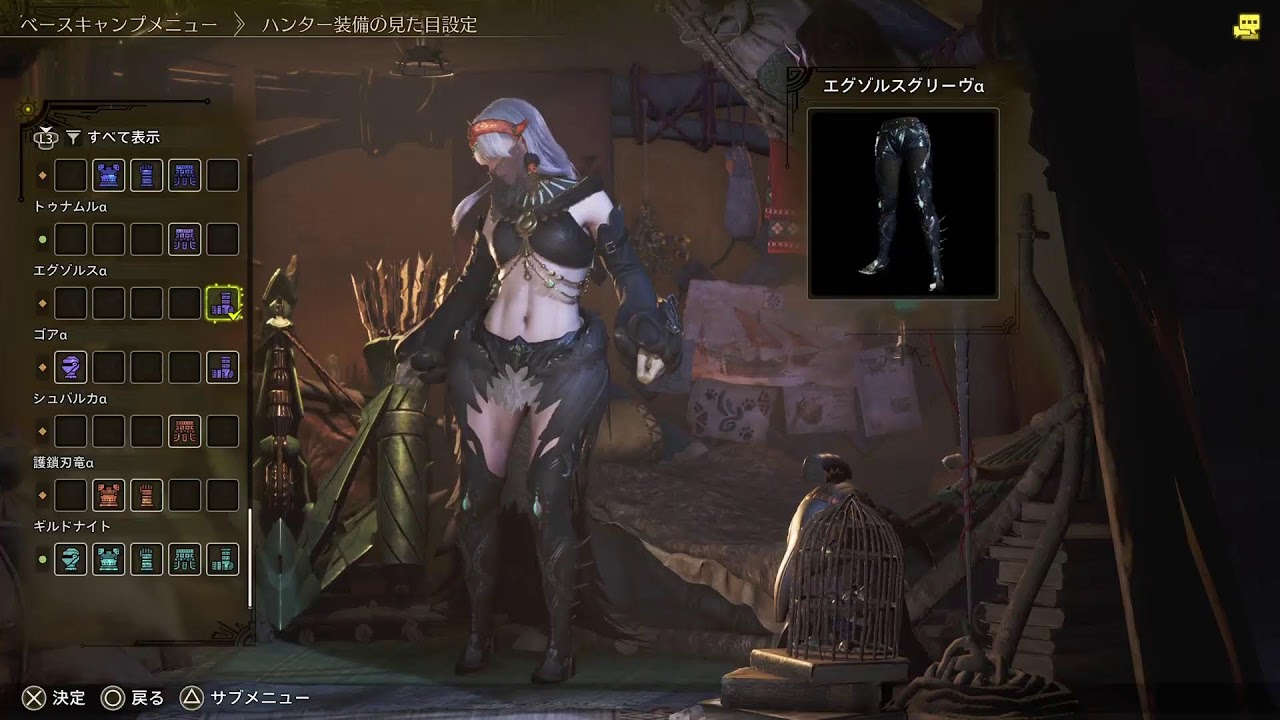Select the 護鎖刃竜α arm guards
Screen dimensions: 1280x720
coord(146,495)
